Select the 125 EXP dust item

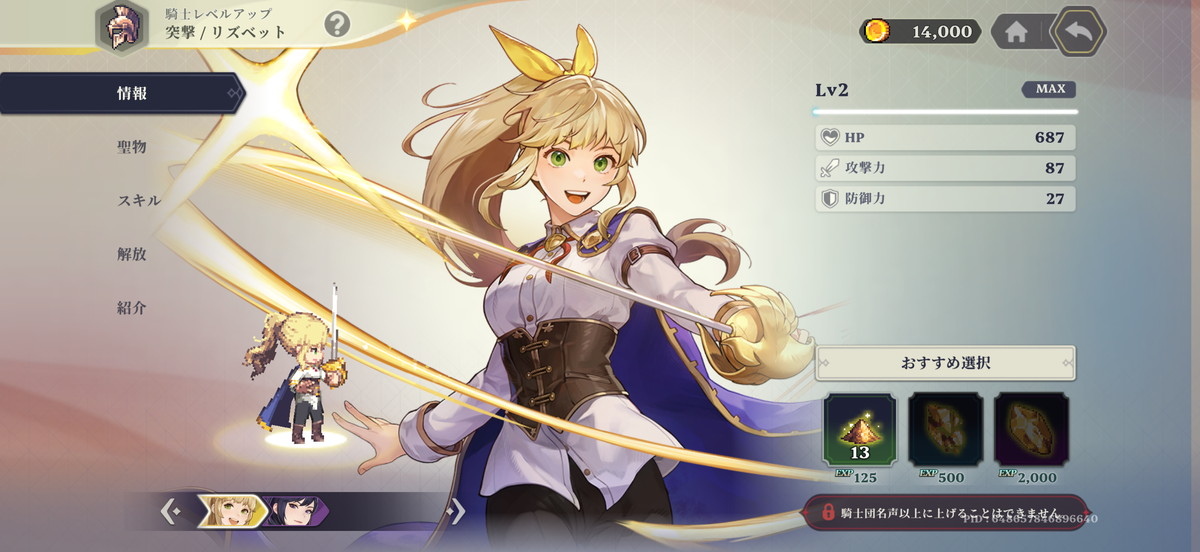pos(860,430)
